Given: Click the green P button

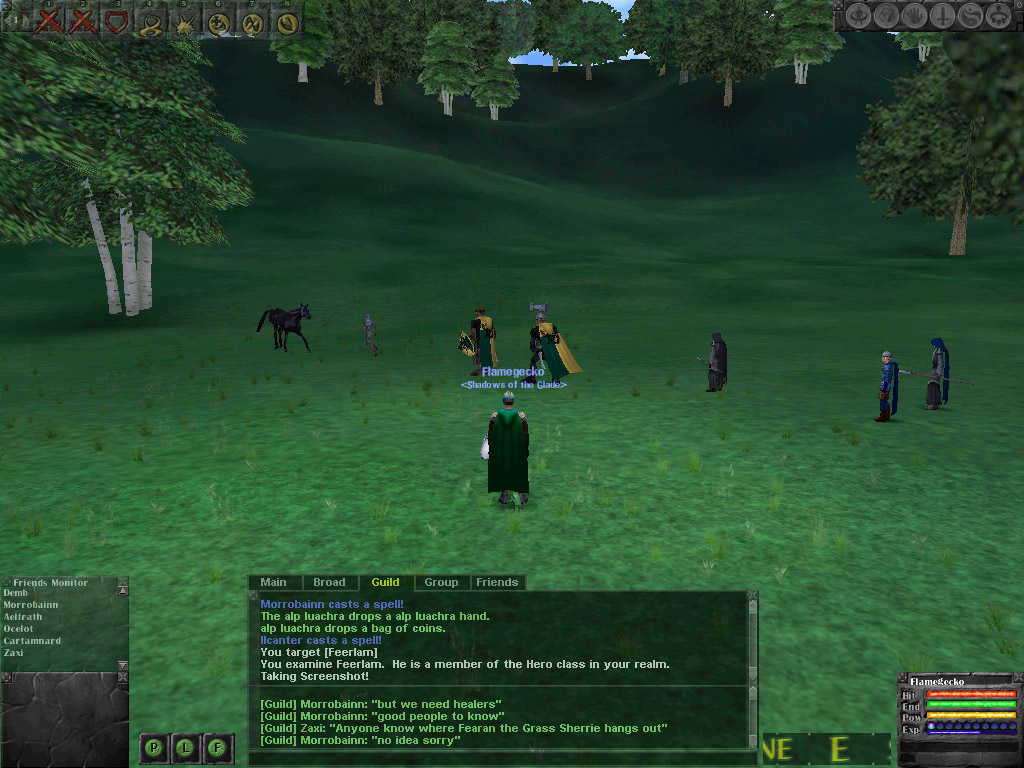Looking at the screenshot, I should pos(154,746).
